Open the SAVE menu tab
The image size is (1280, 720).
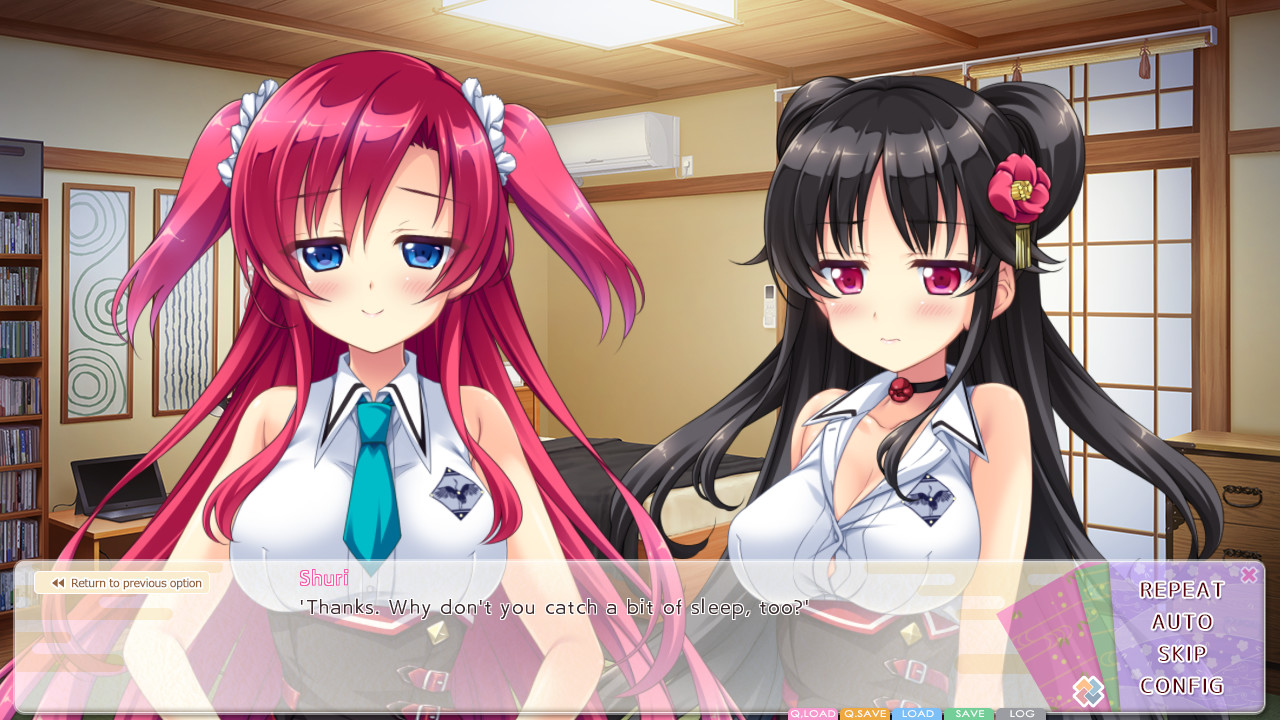coord(969,713)
